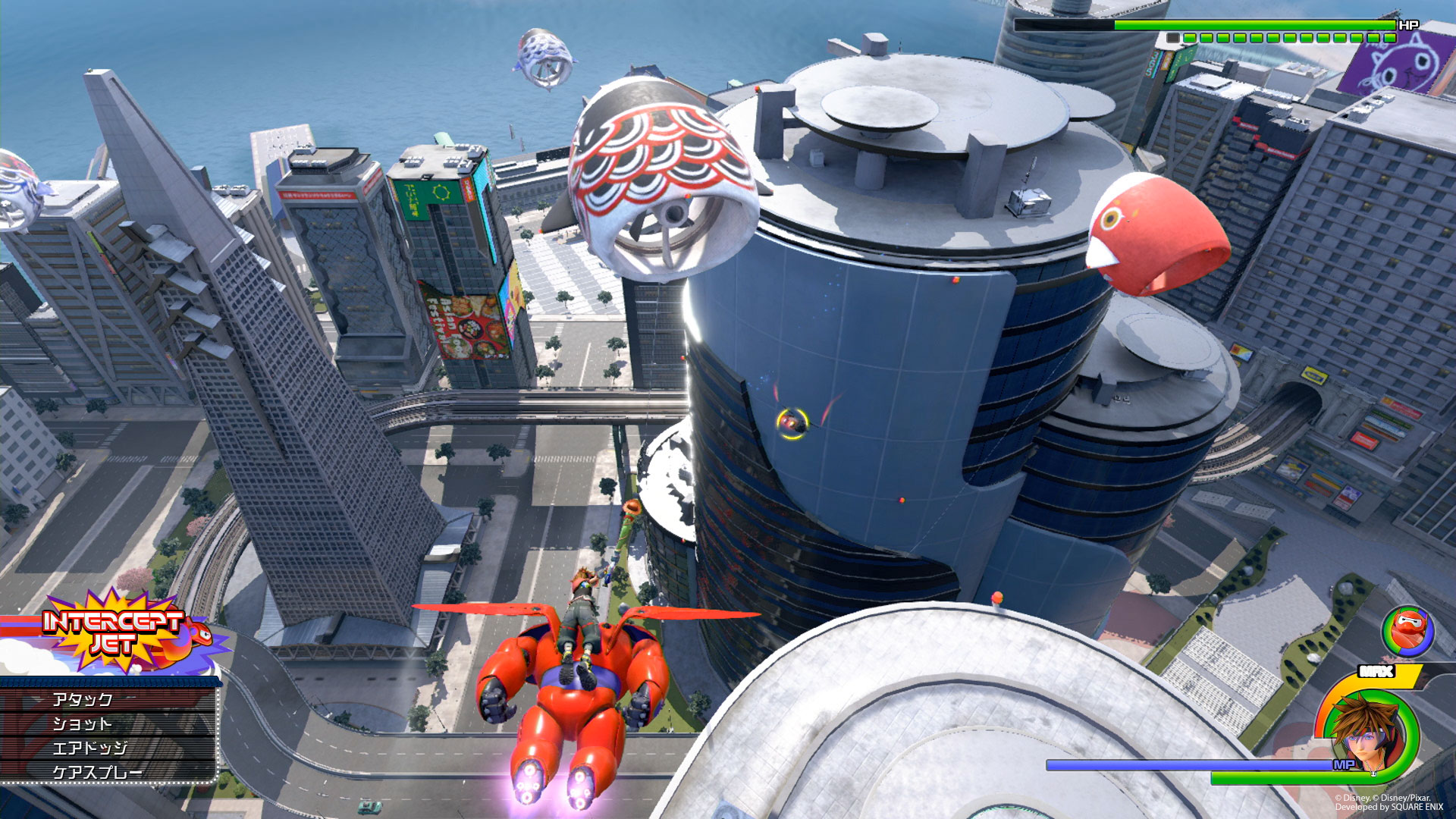Choose the ショット command

[x=82, y=723]
